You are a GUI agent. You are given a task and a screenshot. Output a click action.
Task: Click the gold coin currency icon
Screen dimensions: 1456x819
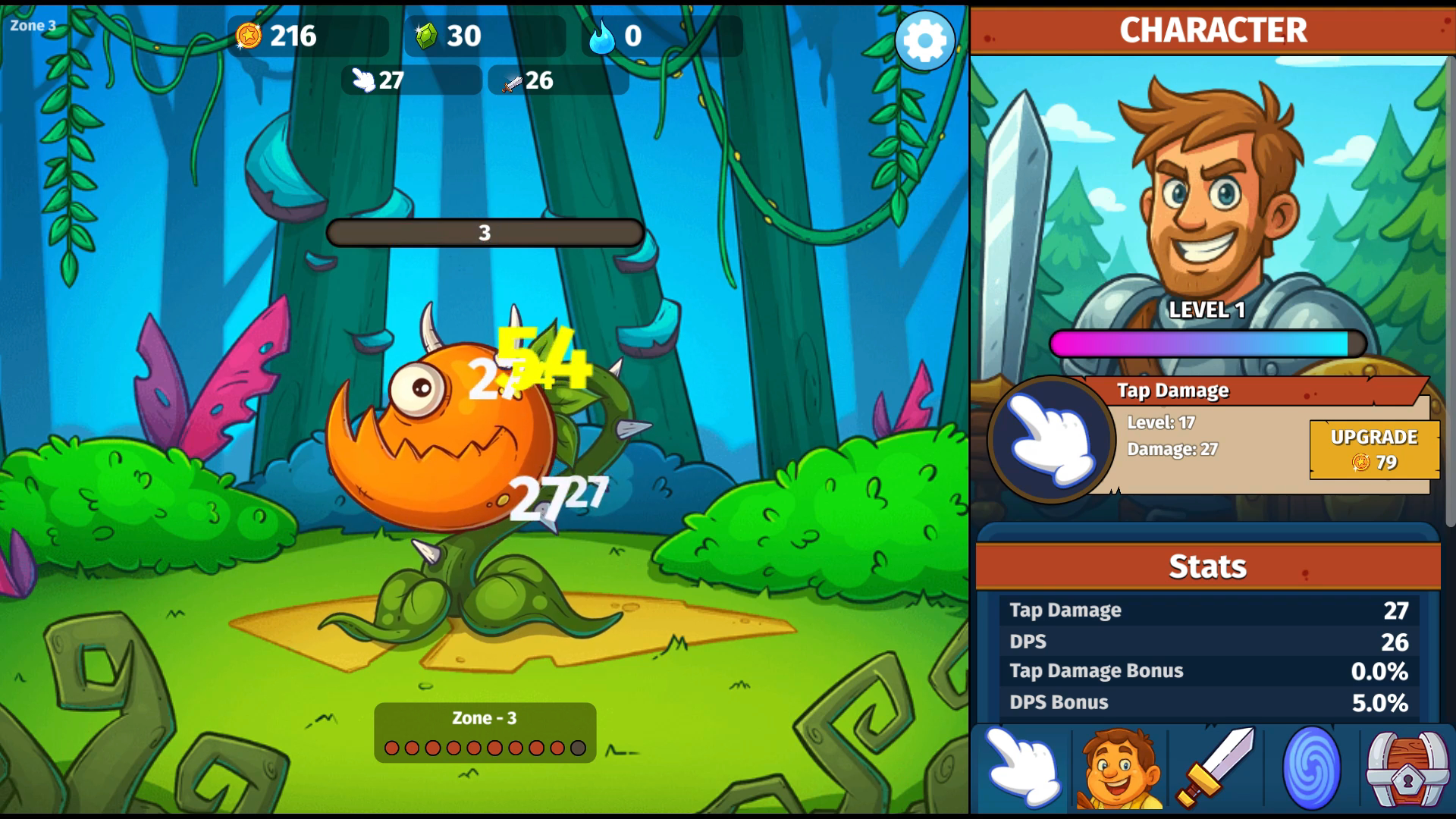[x=248, y=34]
